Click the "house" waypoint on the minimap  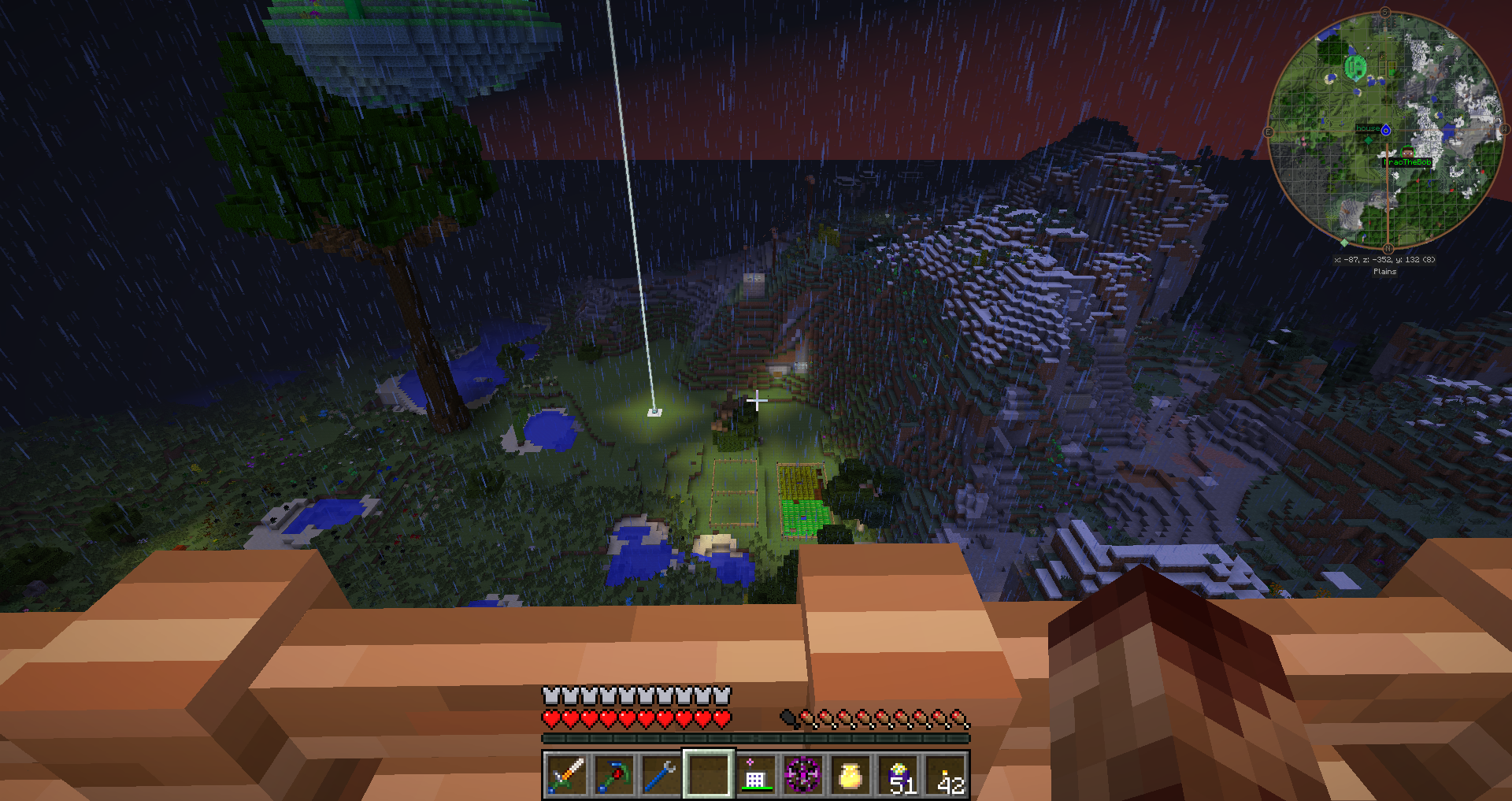[x=1385, y=130]
